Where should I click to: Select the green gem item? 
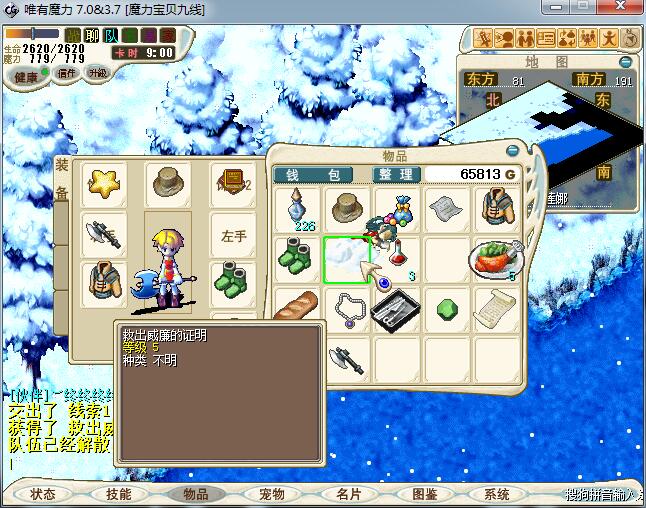pos(444,309)
